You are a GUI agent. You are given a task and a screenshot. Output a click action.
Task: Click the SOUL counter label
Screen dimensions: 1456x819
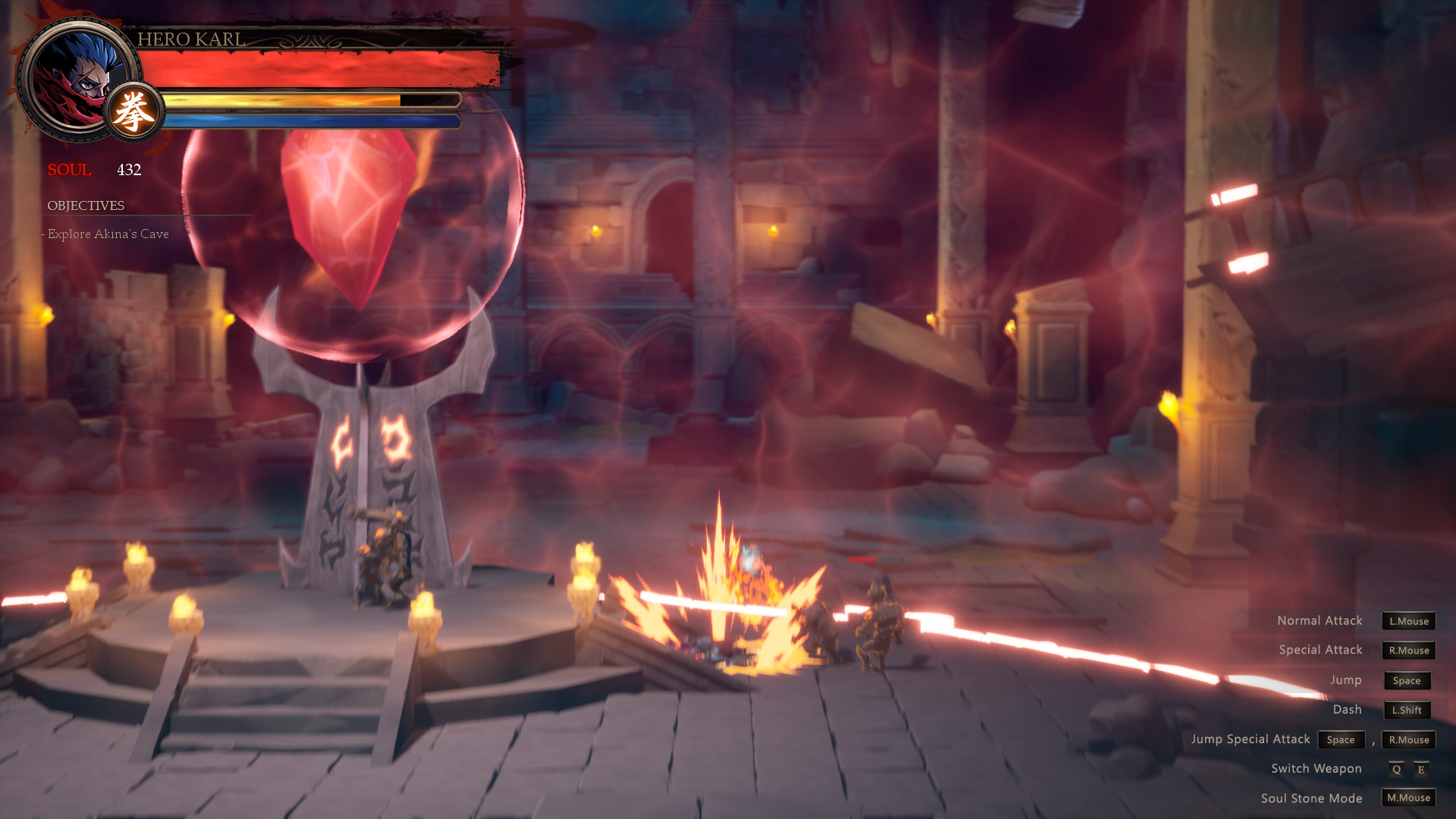[x=69, y=171]
